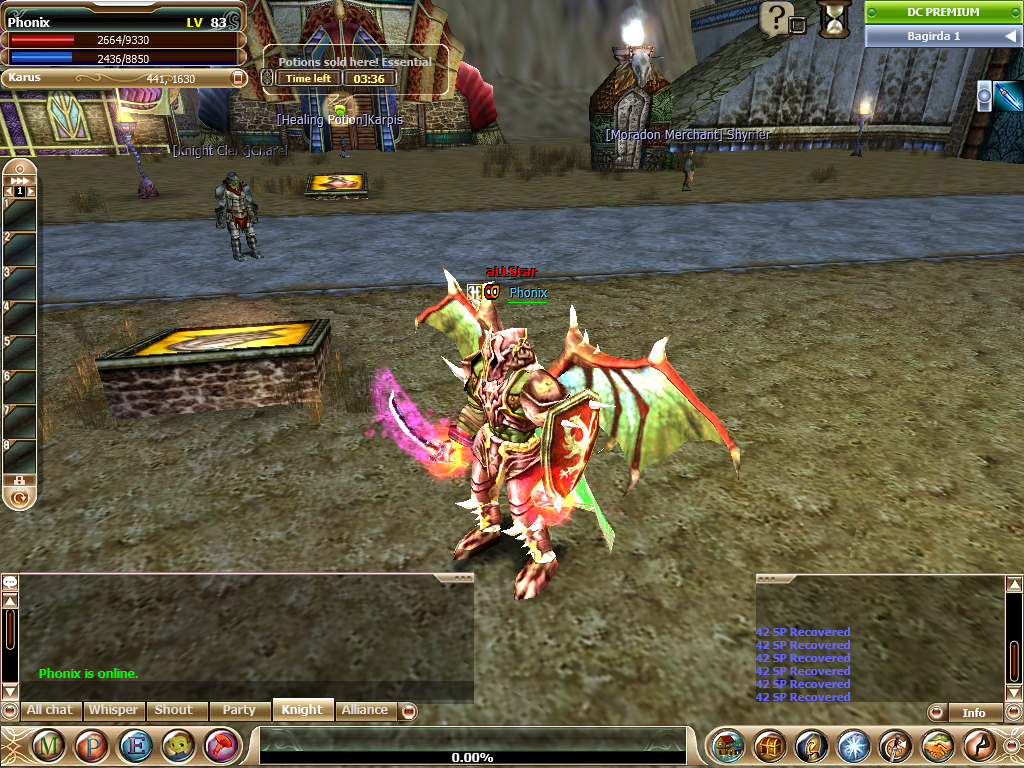This screenshot has height=768, width=1024.
Task: Choose the Alliance chat tab
Action: 365,710
